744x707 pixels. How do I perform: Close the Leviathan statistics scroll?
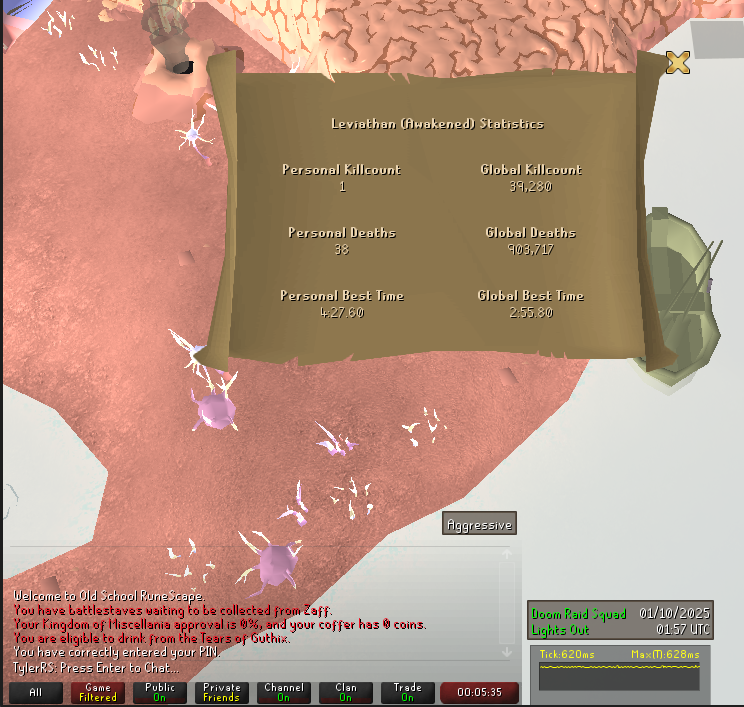(678, 63)
